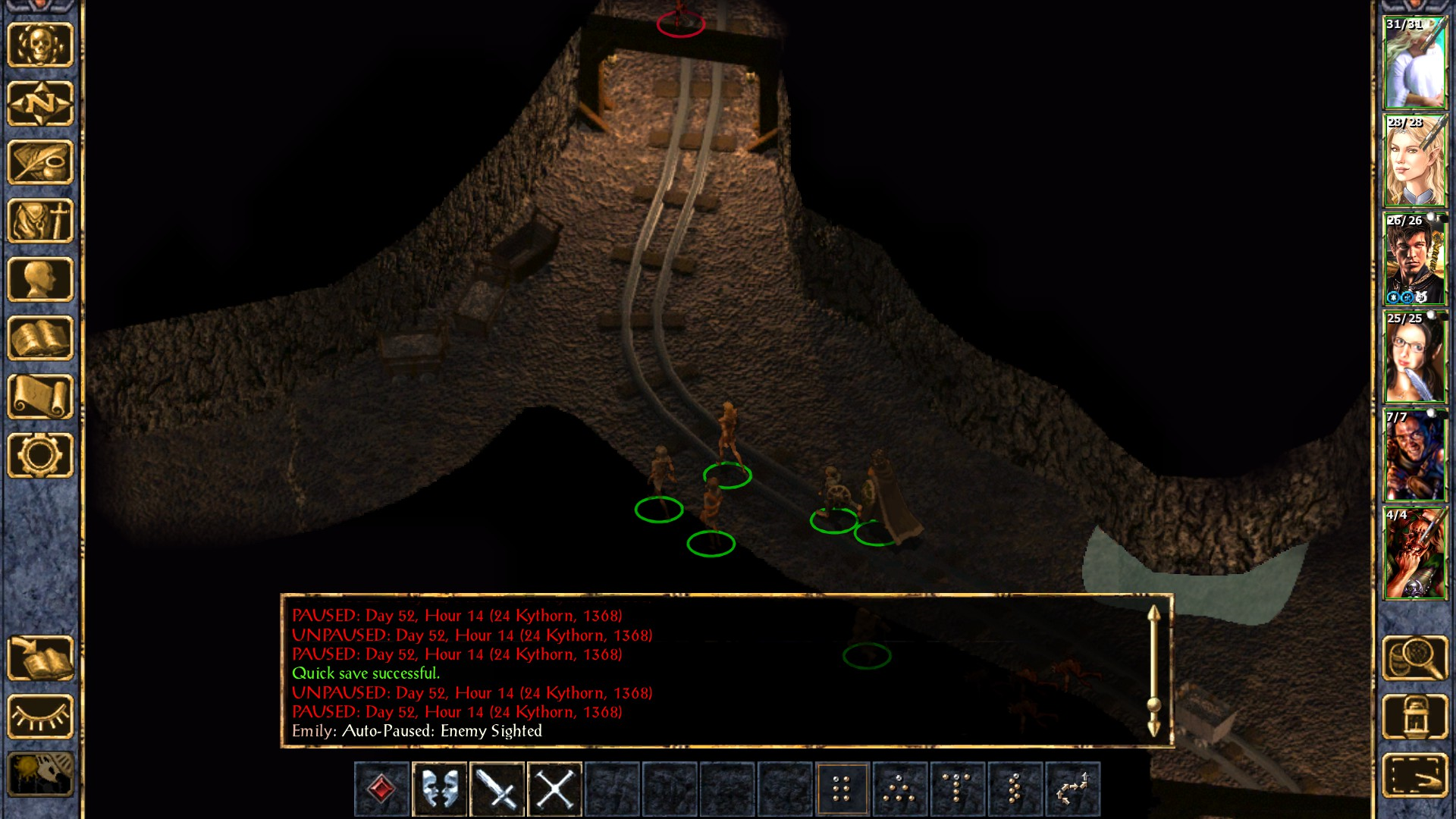Viewport: 1456px width, 819px height.
Task: Toggle party AI with the lantern button
Action: pos(1415,717)
